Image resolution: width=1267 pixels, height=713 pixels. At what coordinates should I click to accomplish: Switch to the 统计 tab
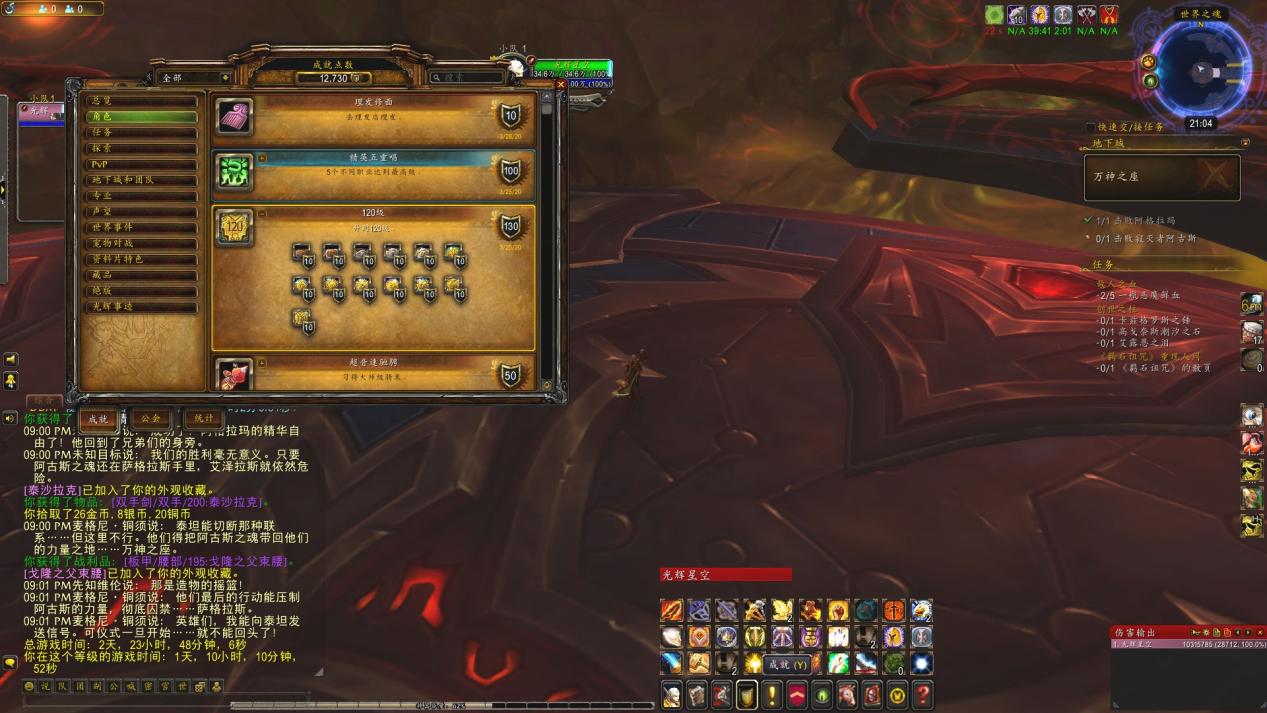[x=204, y=418]
